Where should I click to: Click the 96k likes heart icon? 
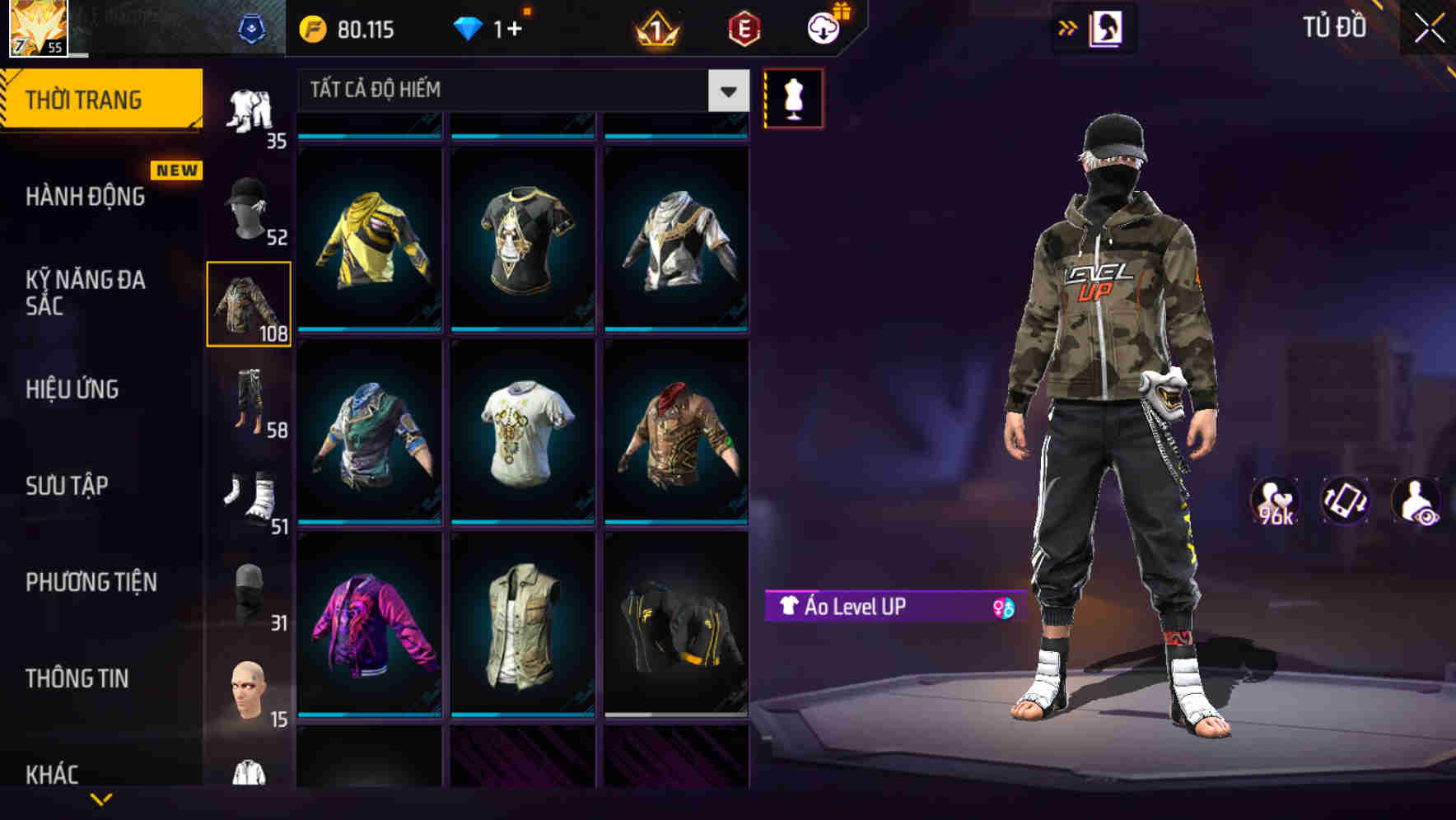[x=1276, y=502]
